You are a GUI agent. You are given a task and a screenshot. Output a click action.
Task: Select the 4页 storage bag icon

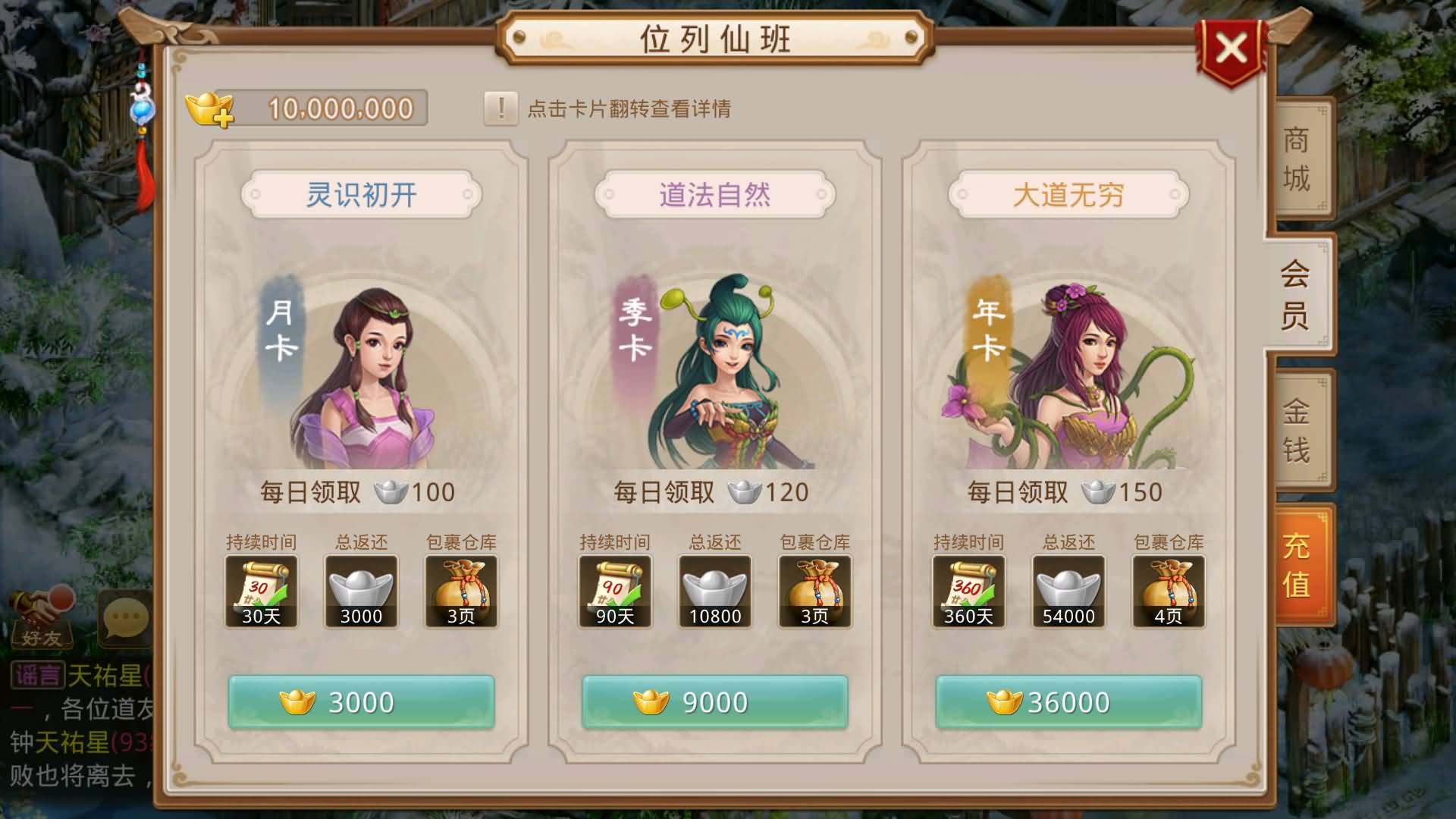[1168, 591]
